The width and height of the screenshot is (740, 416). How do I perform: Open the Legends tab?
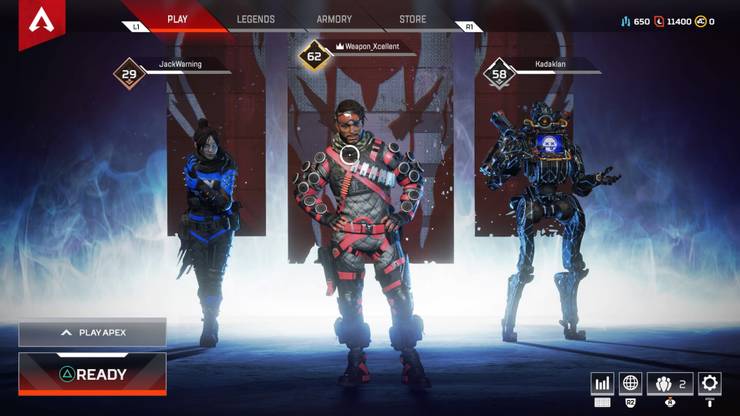coord(257,19)
